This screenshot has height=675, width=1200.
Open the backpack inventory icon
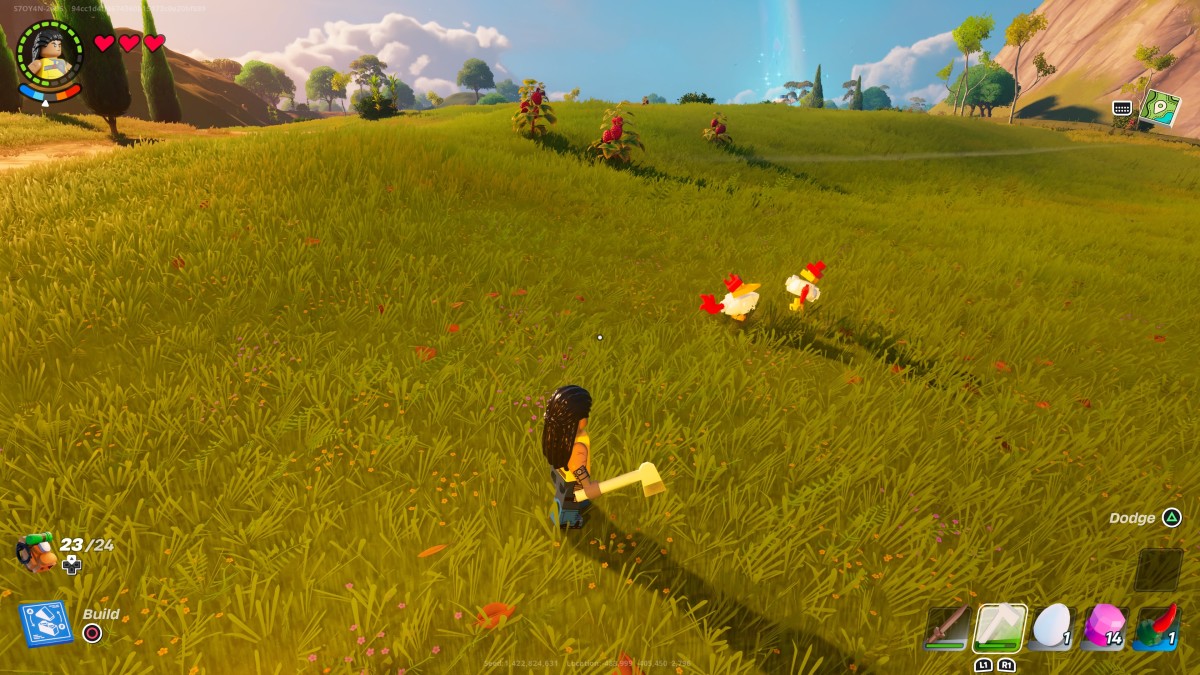(x=36, y=552)
